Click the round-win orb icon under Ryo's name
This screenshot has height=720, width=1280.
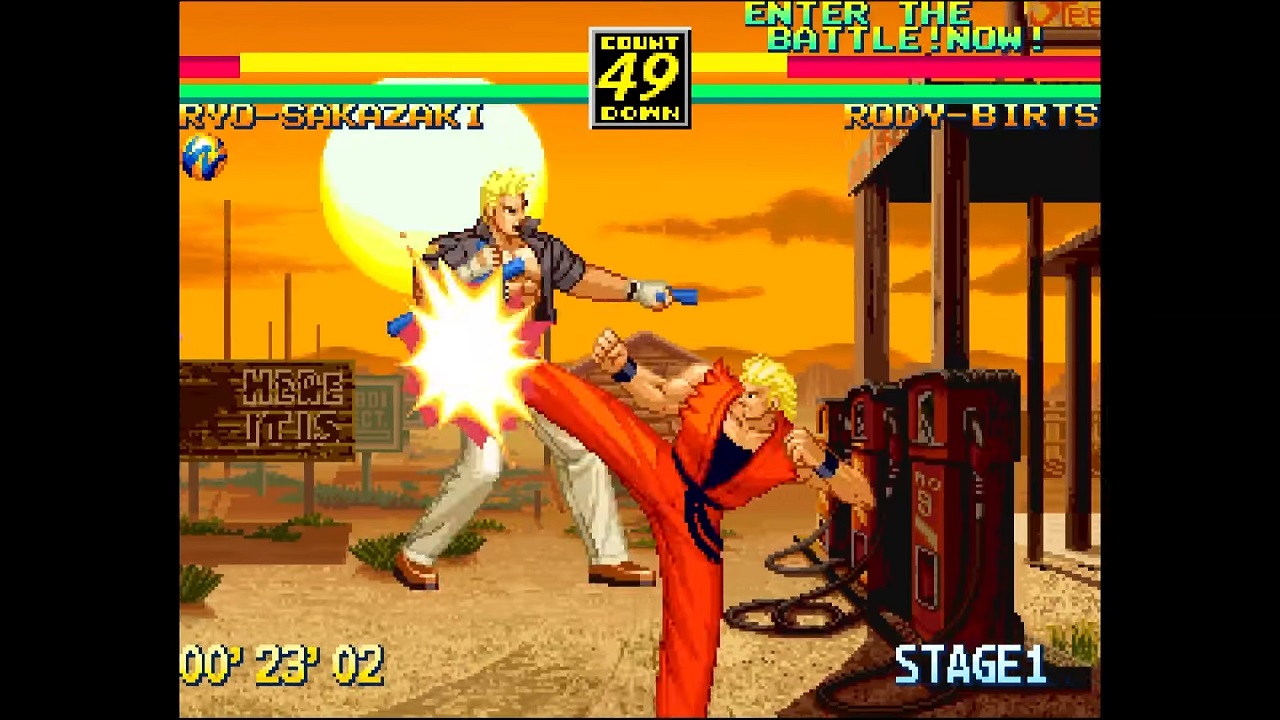tap(204, 158)
